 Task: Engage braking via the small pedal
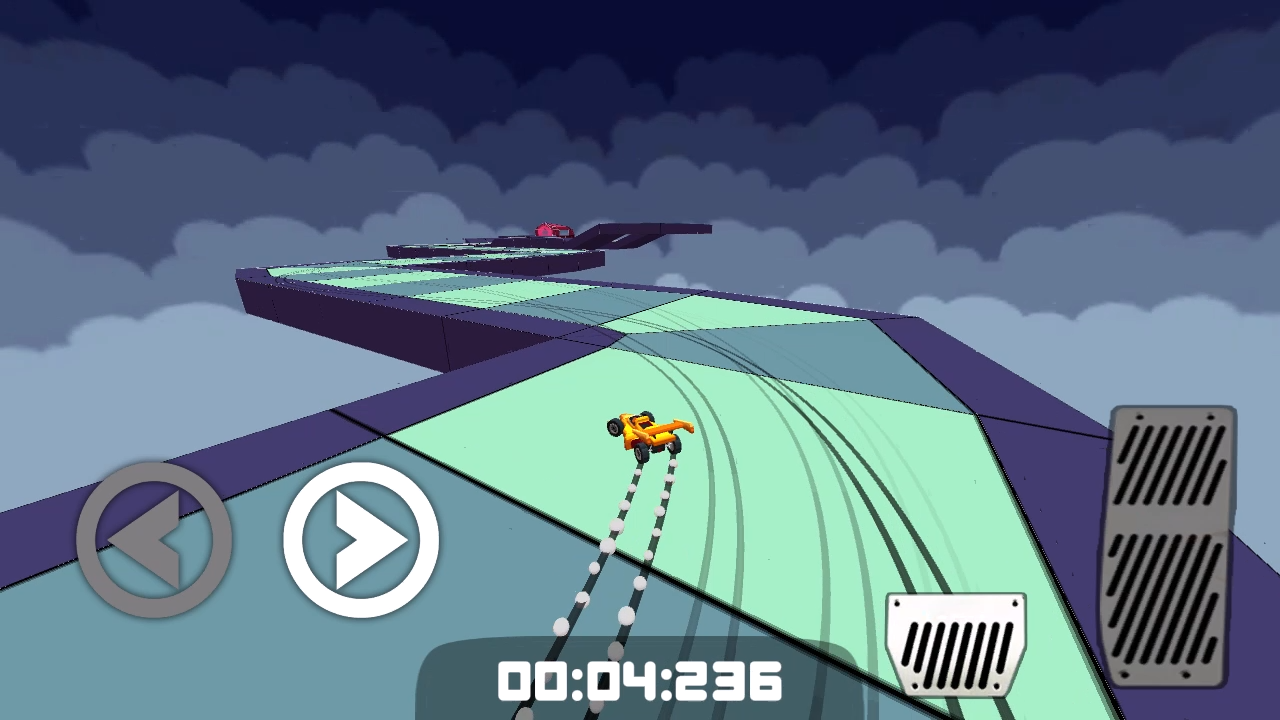(x=955, y=645)
